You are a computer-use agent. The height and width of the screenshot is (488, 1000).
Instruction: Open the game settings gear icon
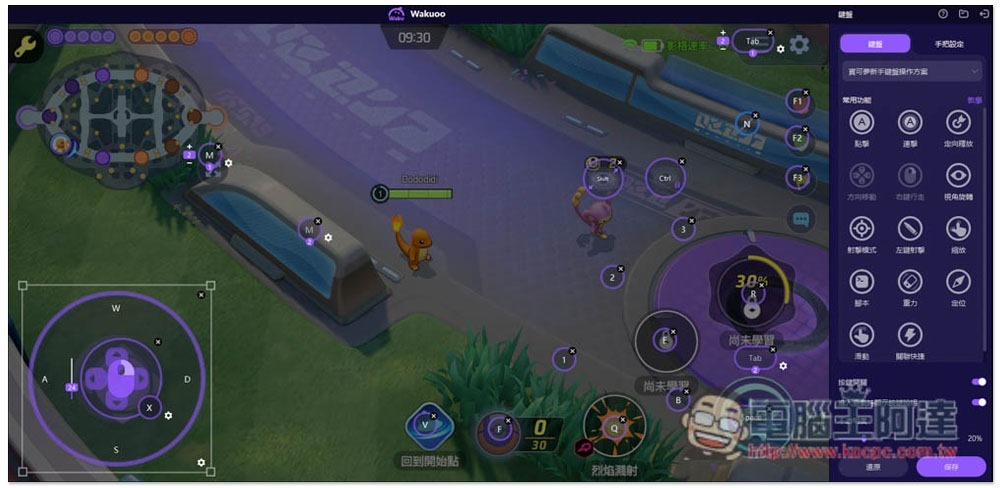coord(799,45)
